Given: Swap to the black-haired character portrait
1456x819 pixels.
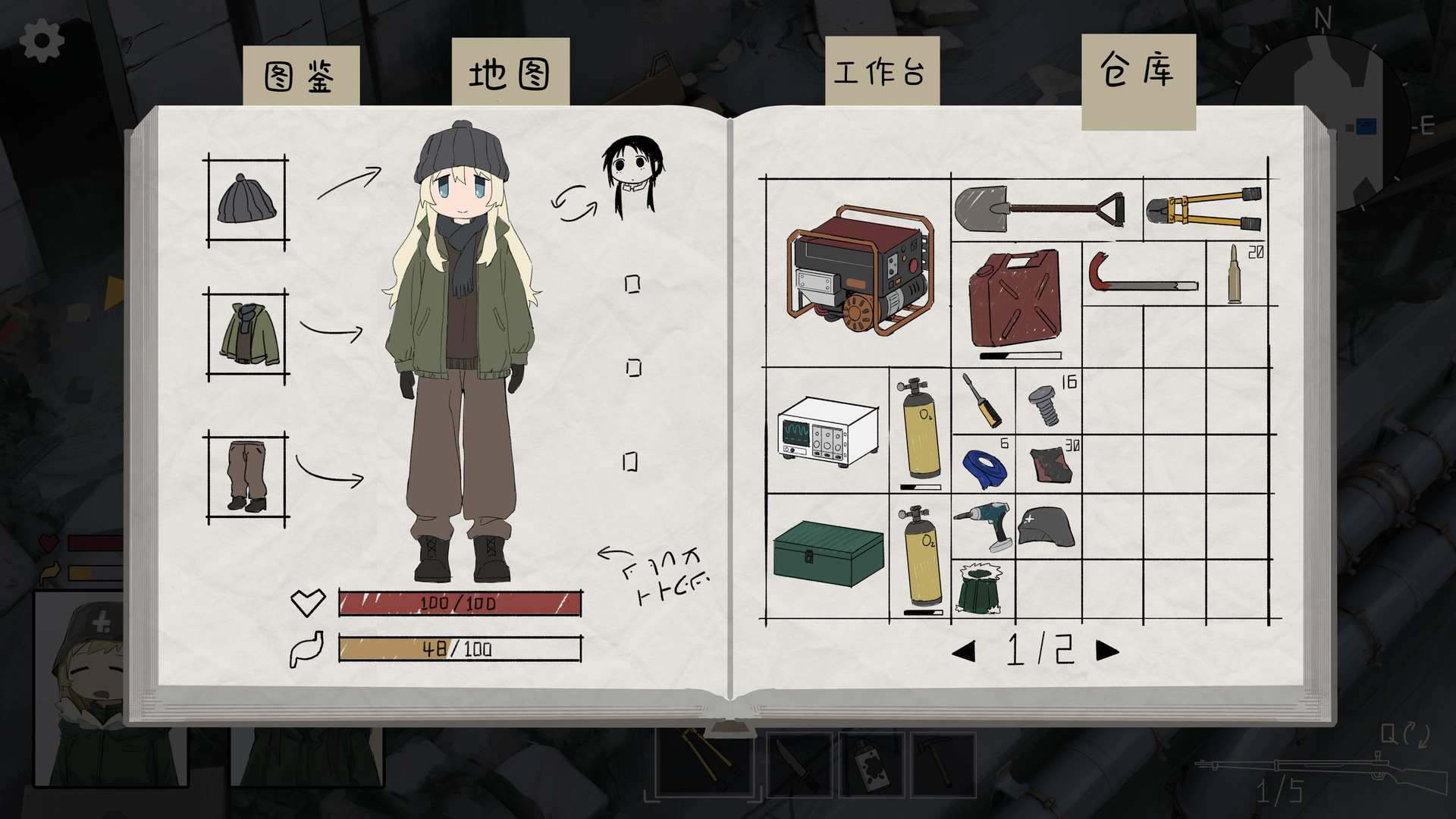Looking at the screenshot, I should tap(632, 173).
